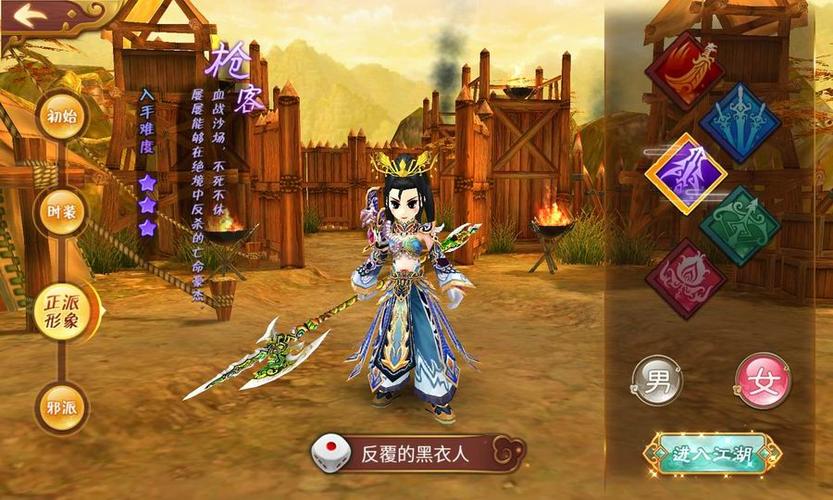
Task: Choose the male 男 gender button
Action: (658, 381)
